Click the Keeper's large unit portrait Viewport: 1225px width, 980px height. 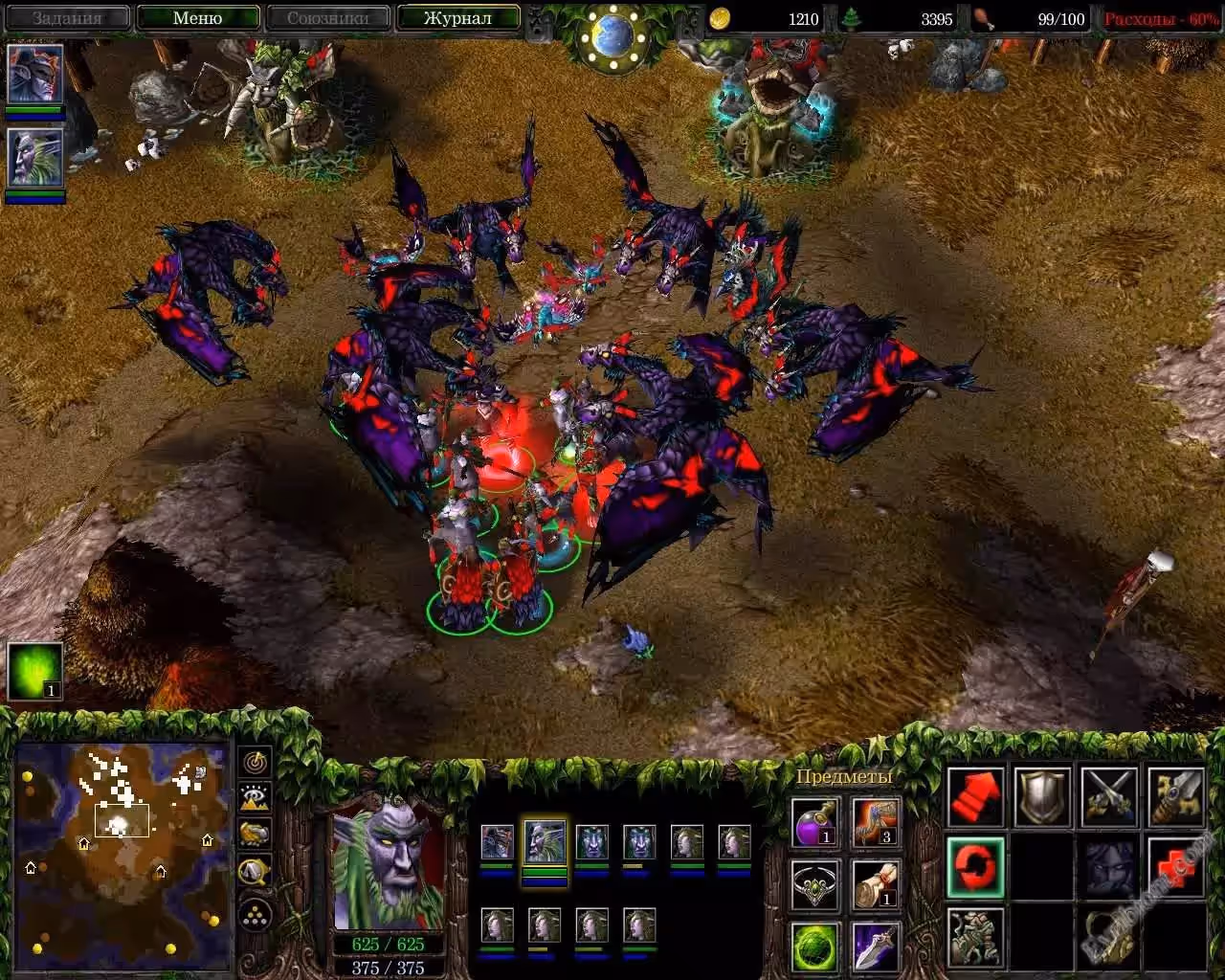pos(390,866)
